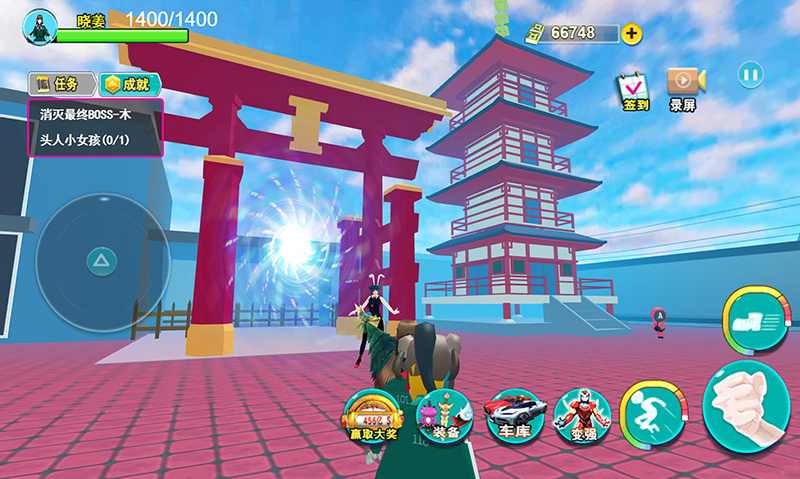Open the 任务 quest tab
This screenshot has height=479, width=800.
point(61,84)
